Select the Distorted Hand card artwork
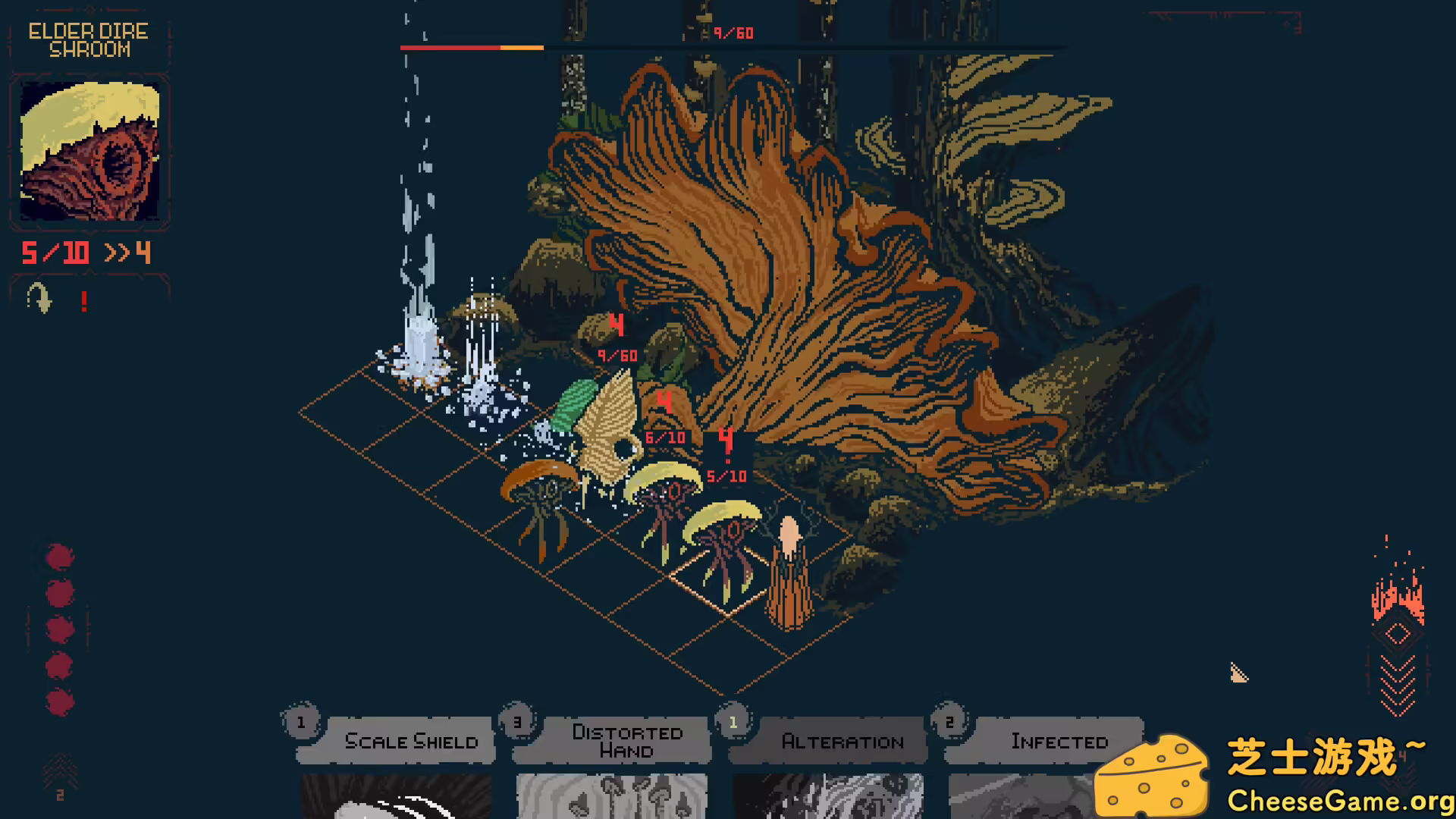The image size is (1456, 819). (x=611, y=792)
